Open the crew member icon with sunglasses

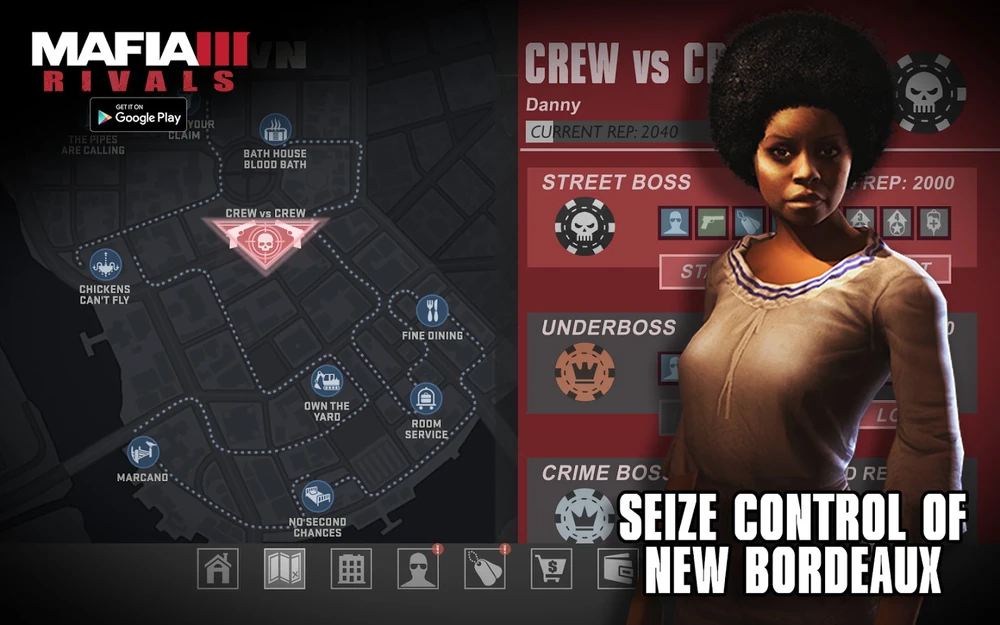418,568
